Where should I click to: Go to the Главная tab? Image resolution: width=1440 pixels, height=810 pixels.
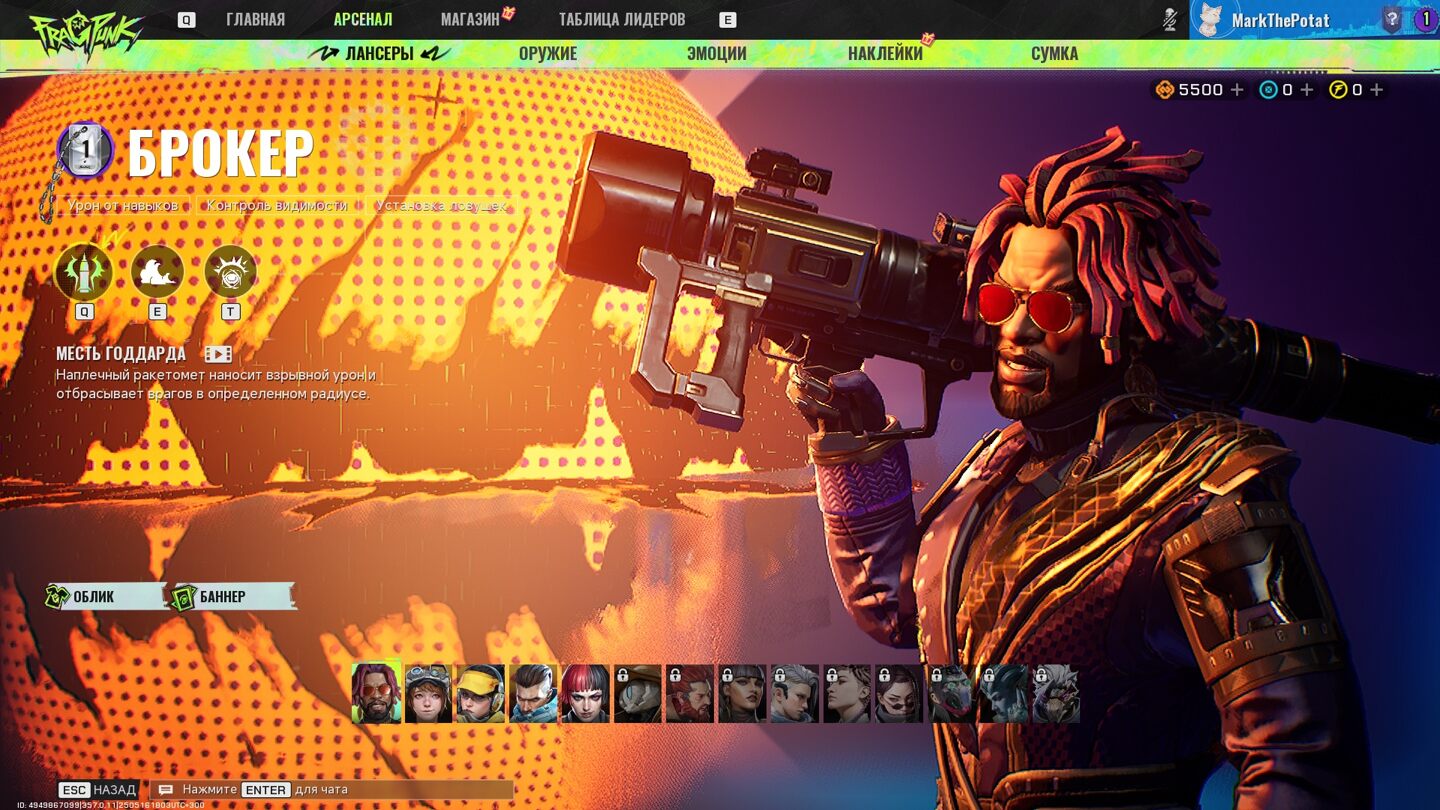tap(255, 19)
